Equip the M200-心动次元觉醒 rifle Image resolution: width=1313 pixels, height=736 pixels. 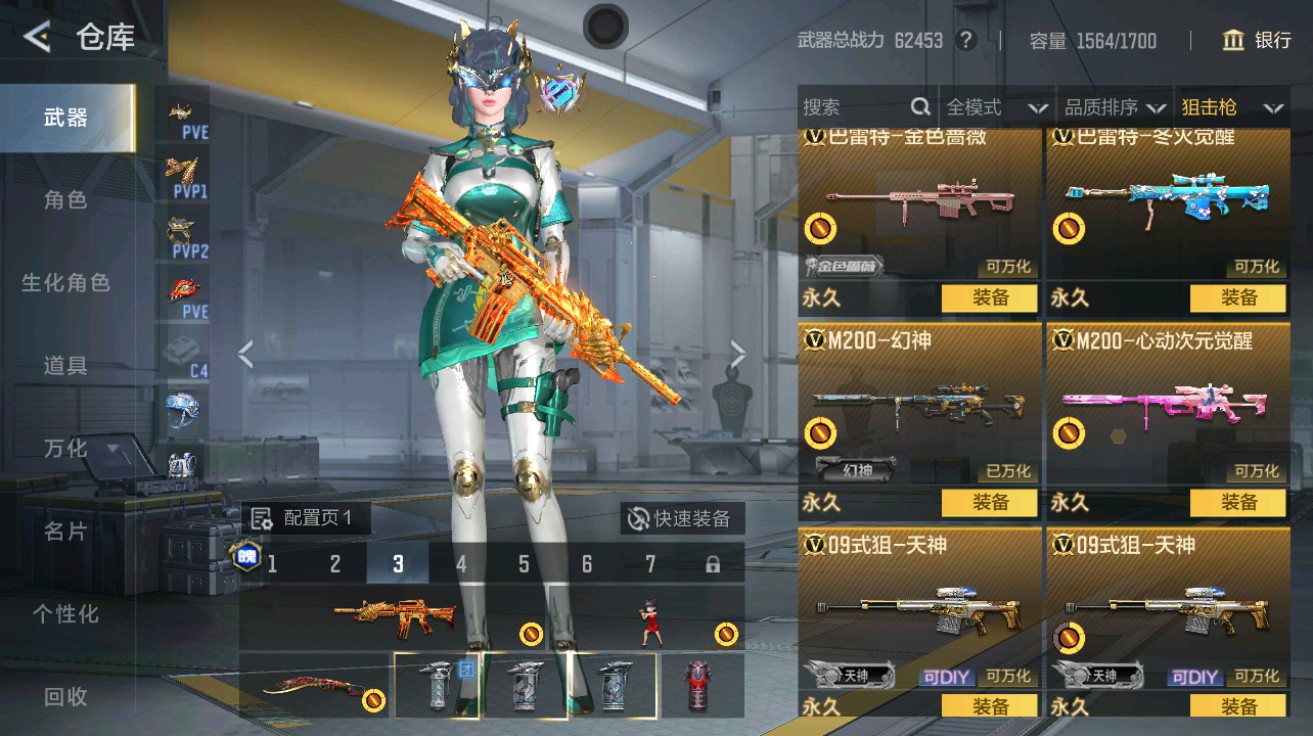pyautogui.click(x=1237, y=502)
